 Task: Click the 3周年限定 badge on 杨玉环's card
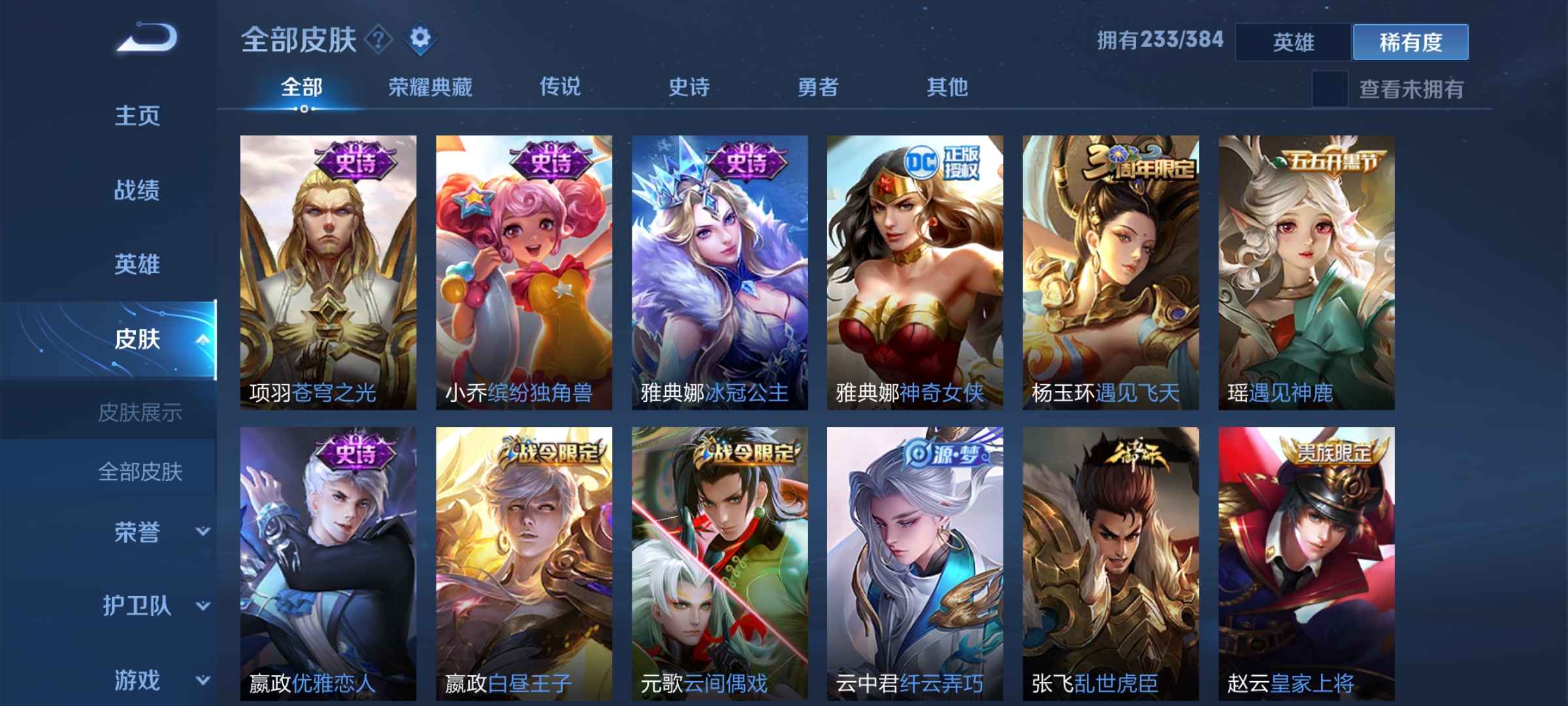[1139, 162]
